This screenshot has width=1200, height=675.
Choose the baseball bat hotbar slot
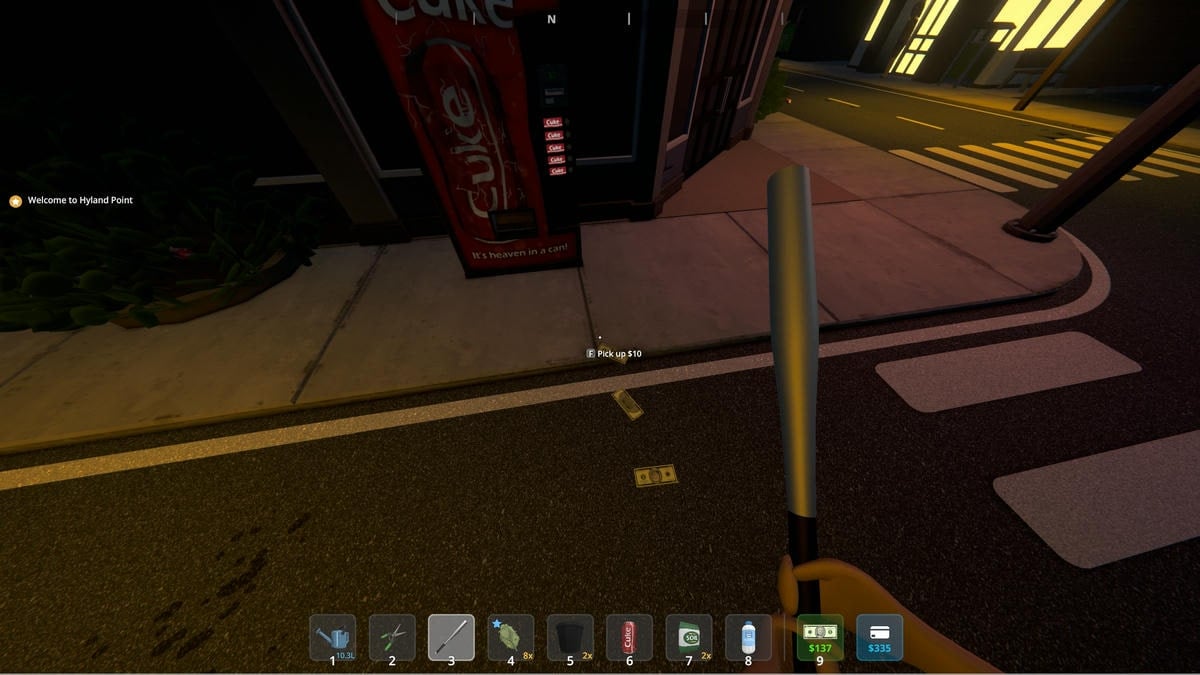(x=451, y=637)
